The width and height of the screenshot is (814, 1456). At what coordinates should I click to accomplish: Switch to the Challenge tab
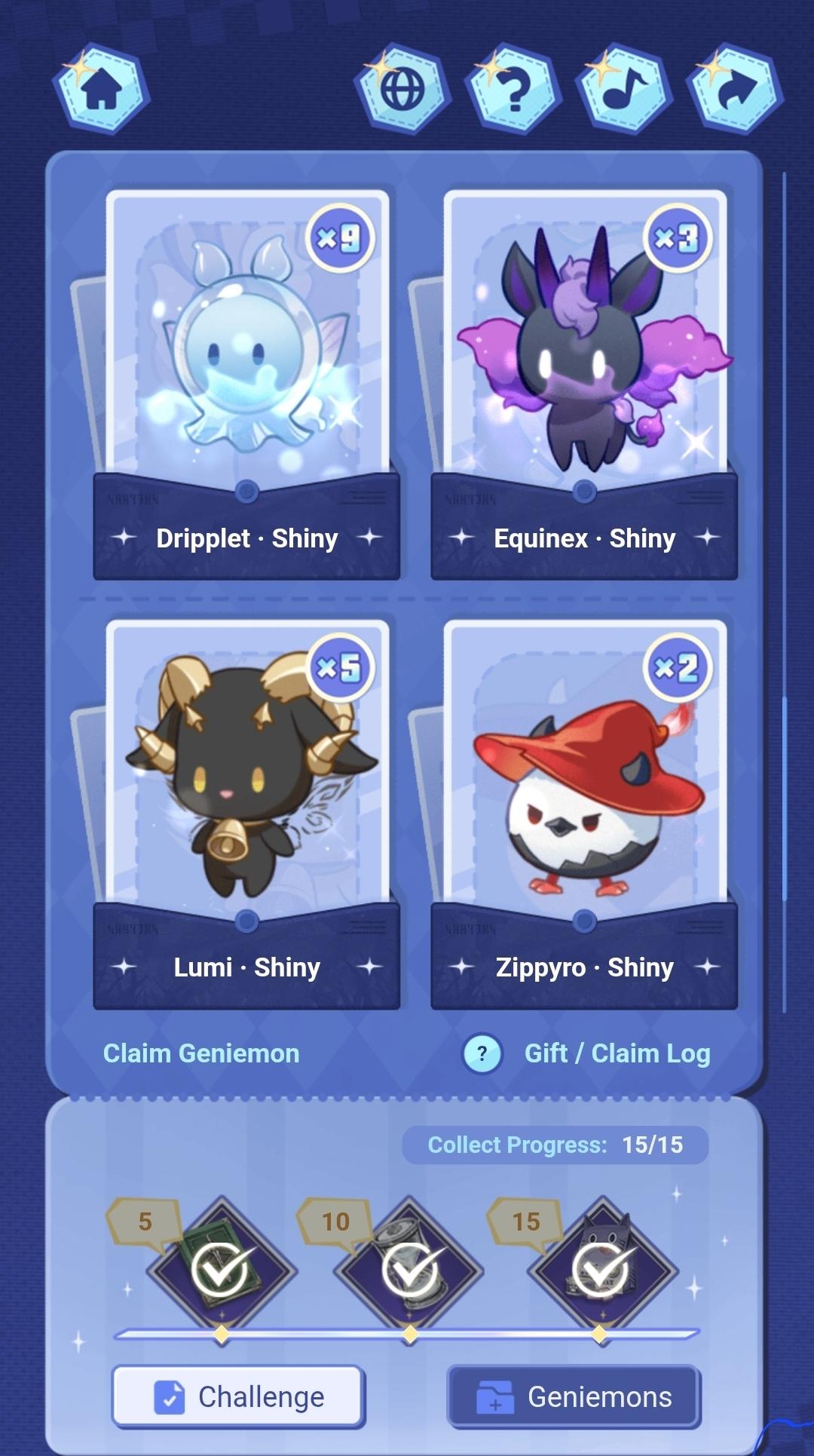click(239, 1397)
